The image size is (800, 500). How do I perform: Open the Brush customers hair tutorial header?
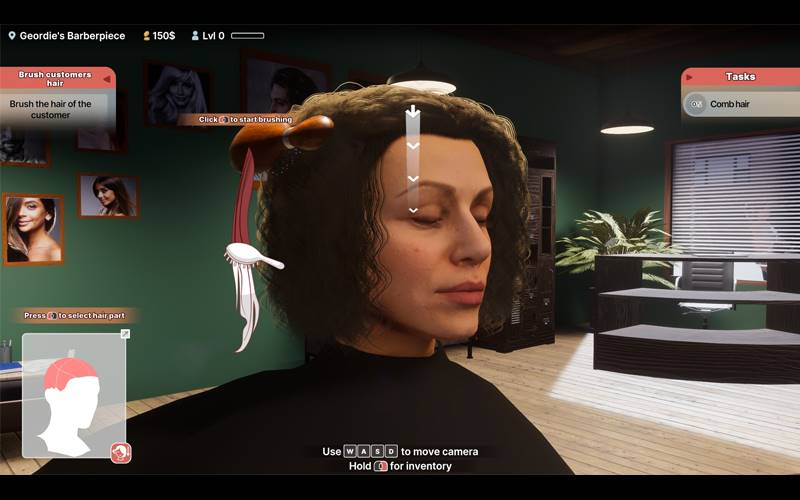55,79
